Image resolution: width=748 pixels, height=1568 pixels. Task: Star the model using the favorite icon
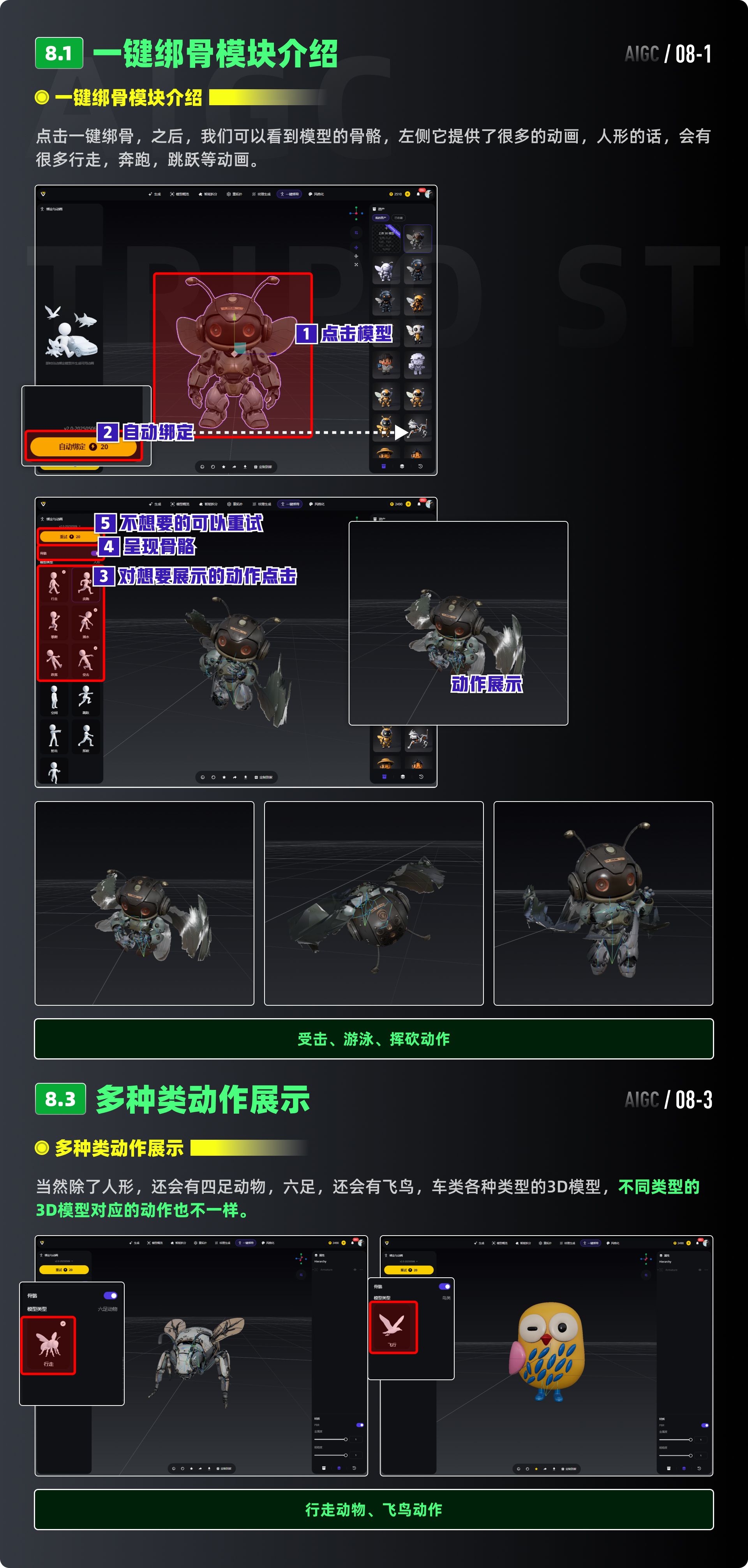[x=224, y=467]
